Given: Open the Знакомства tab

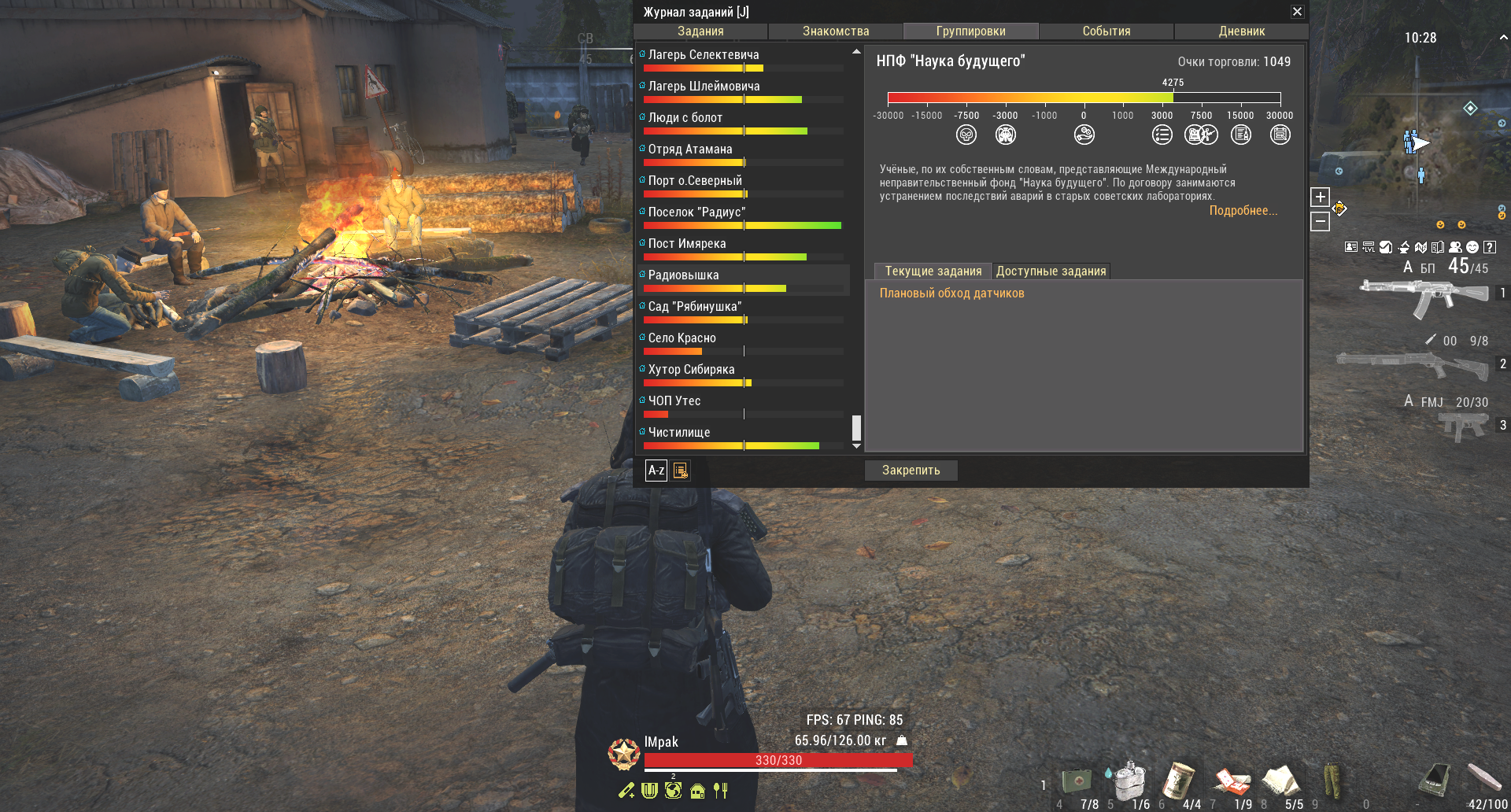Looking at the screenshot, I should (x=836, y=31).
